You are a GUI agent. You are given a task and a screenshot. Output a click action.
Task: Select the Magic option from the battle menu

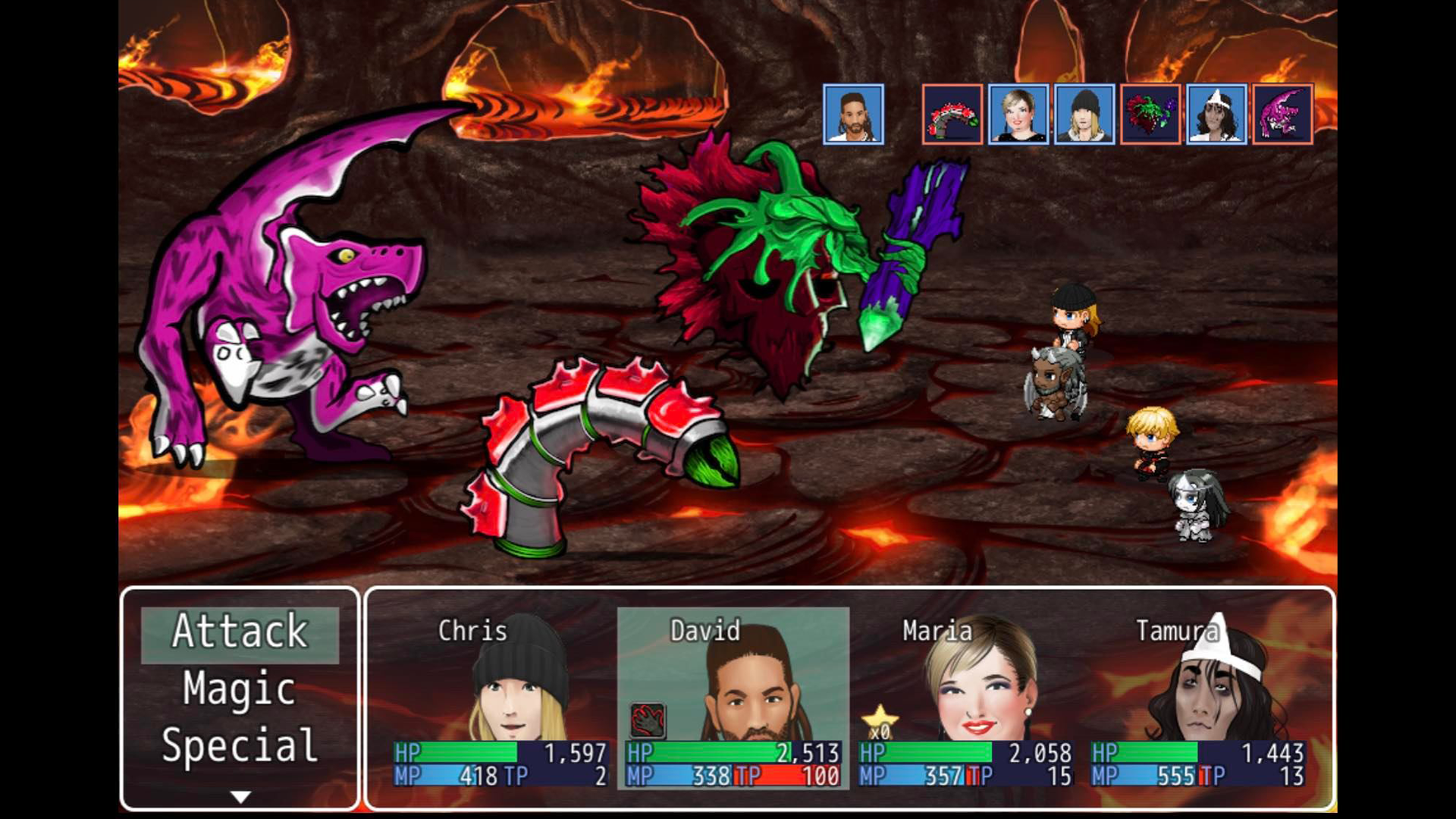coord(238,691)
